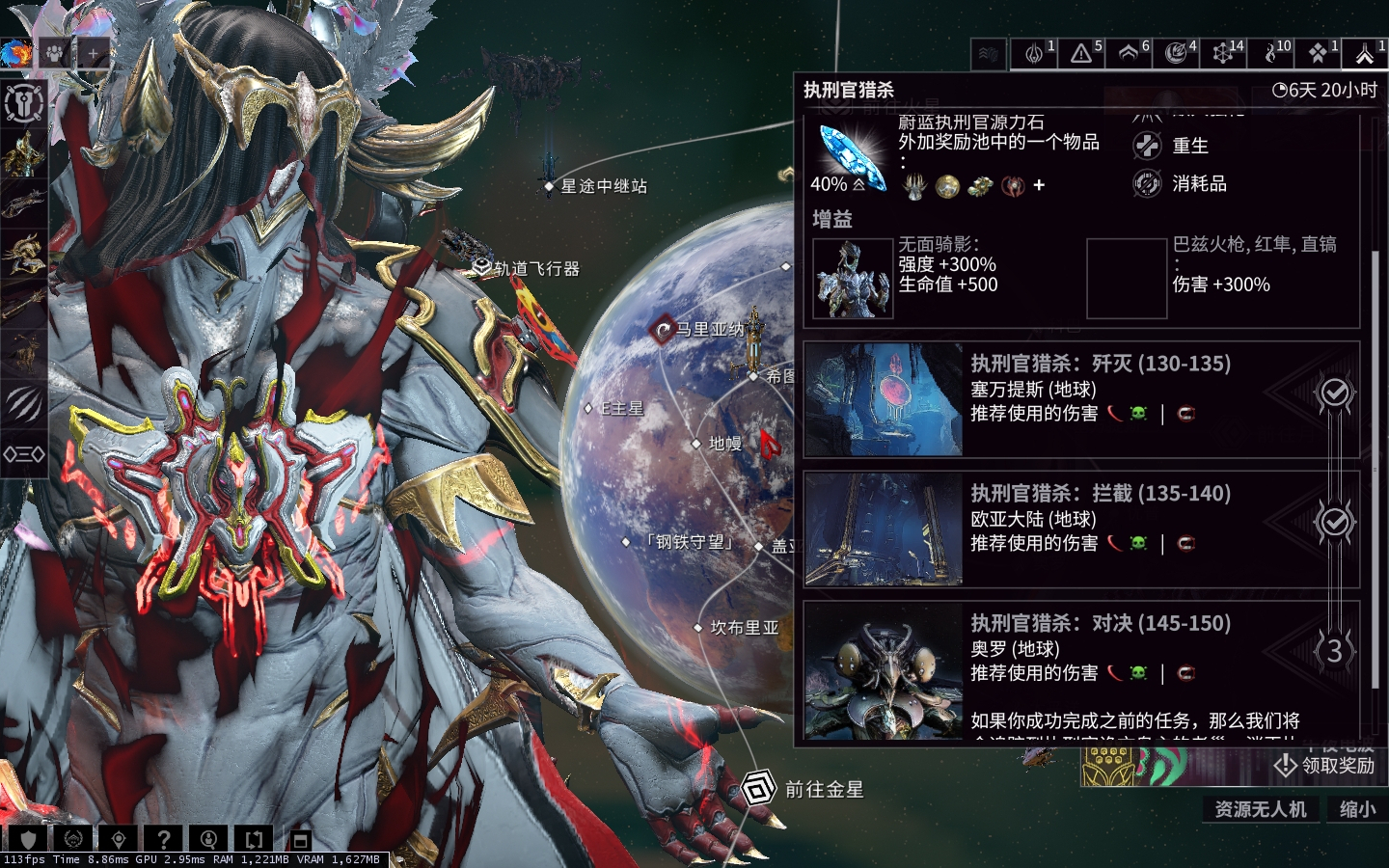Open the 资源无人机 resource drones button
1389x868 pixels.
coord(1260,809)
